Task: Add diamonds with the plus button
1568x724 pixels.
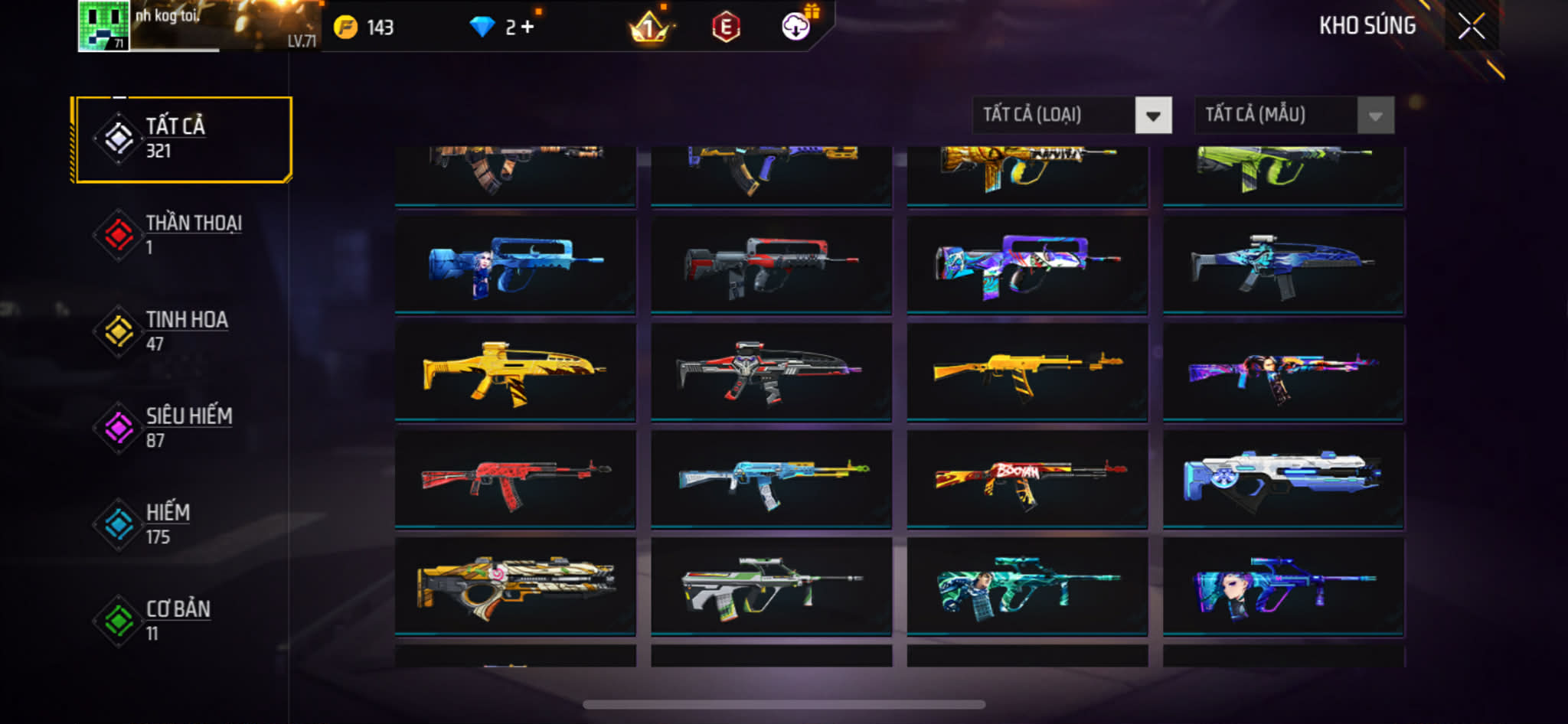Action: click(x=528, y=28)
